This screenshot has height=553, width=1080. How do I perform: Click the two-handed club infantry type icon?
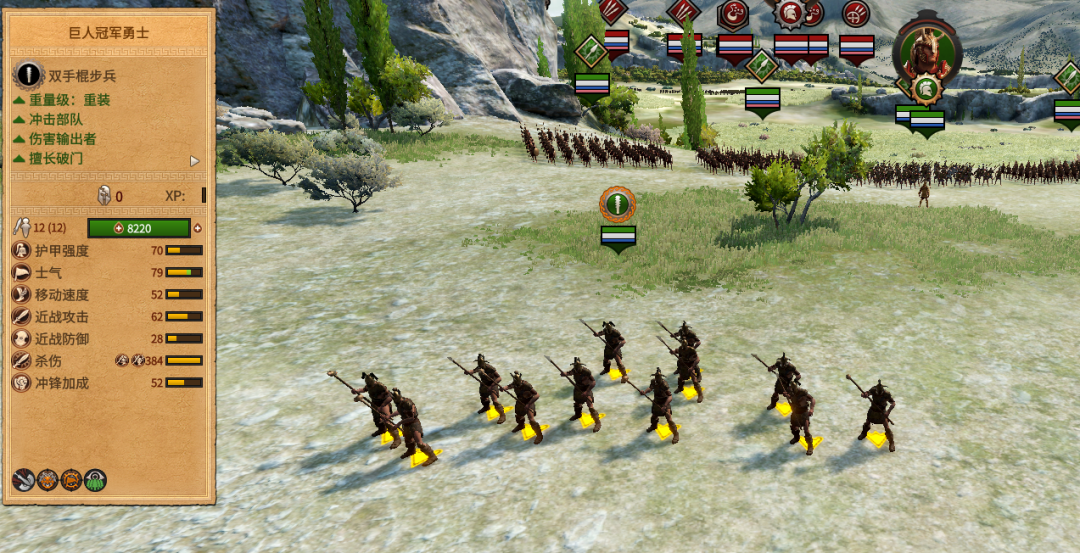tap(28, 76)
